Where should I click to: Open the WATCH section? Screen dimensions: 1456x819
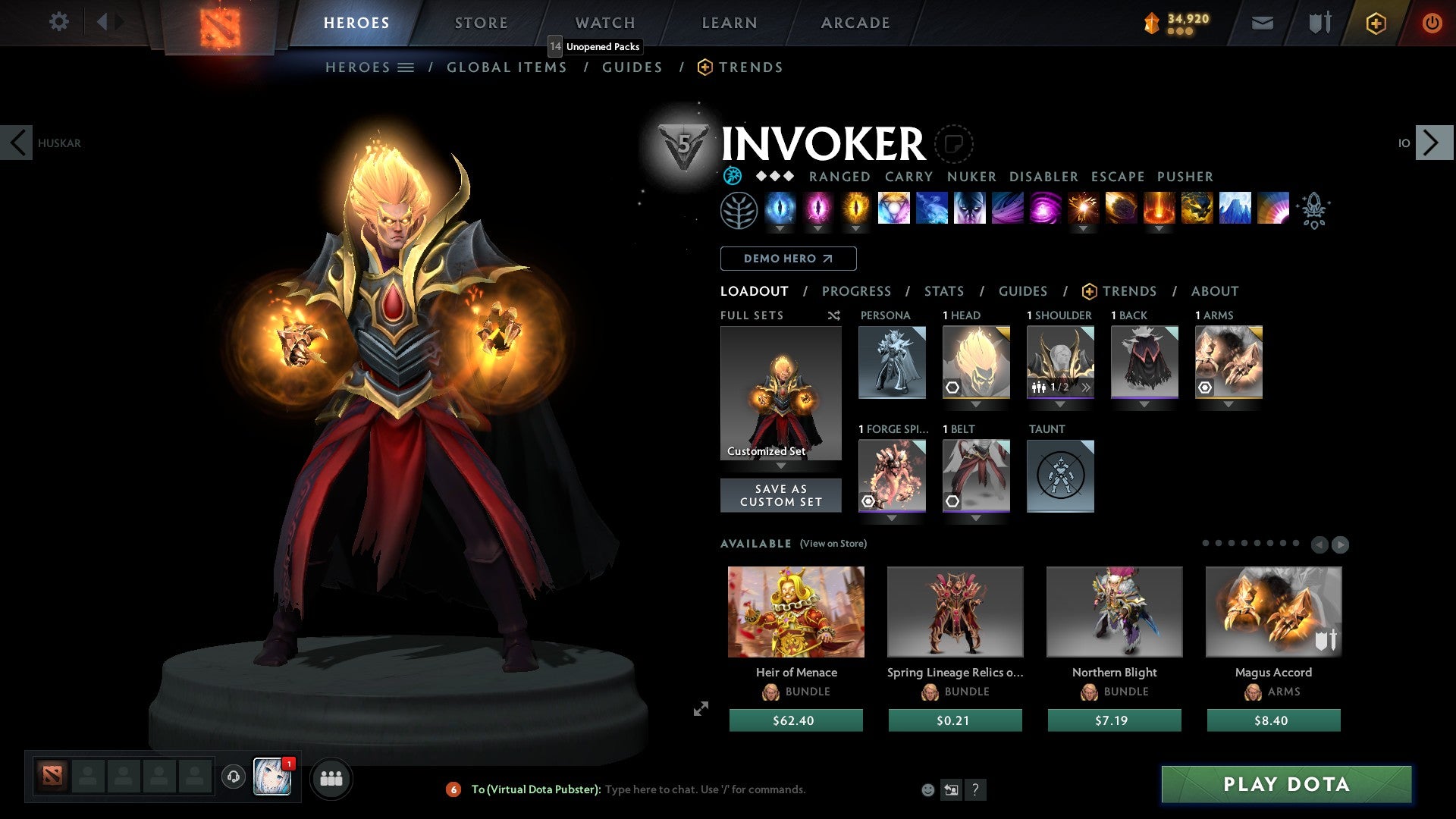(605, 23)
